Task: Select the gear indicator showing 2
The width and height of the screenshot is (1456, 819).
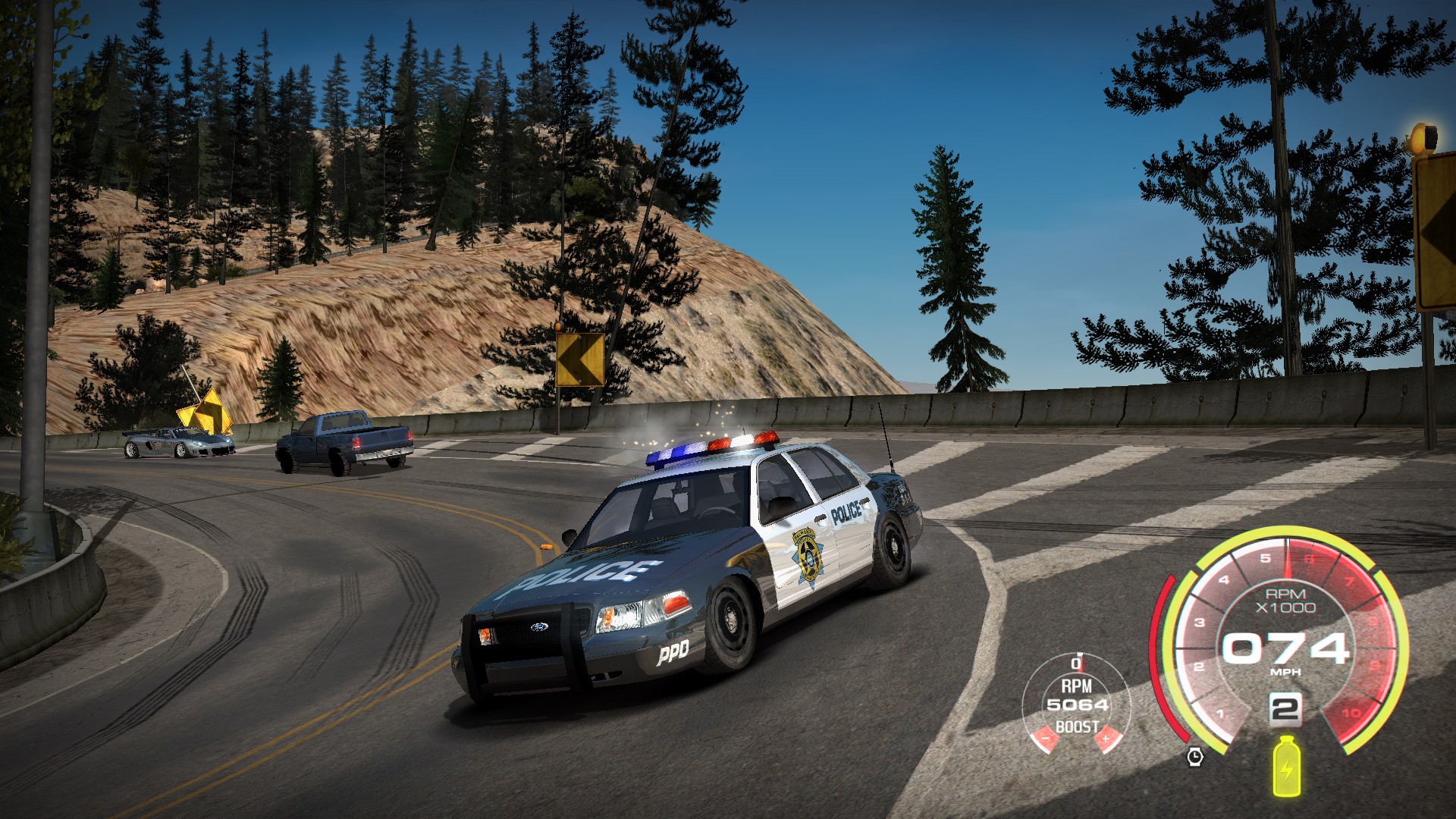Action: 1285,710
